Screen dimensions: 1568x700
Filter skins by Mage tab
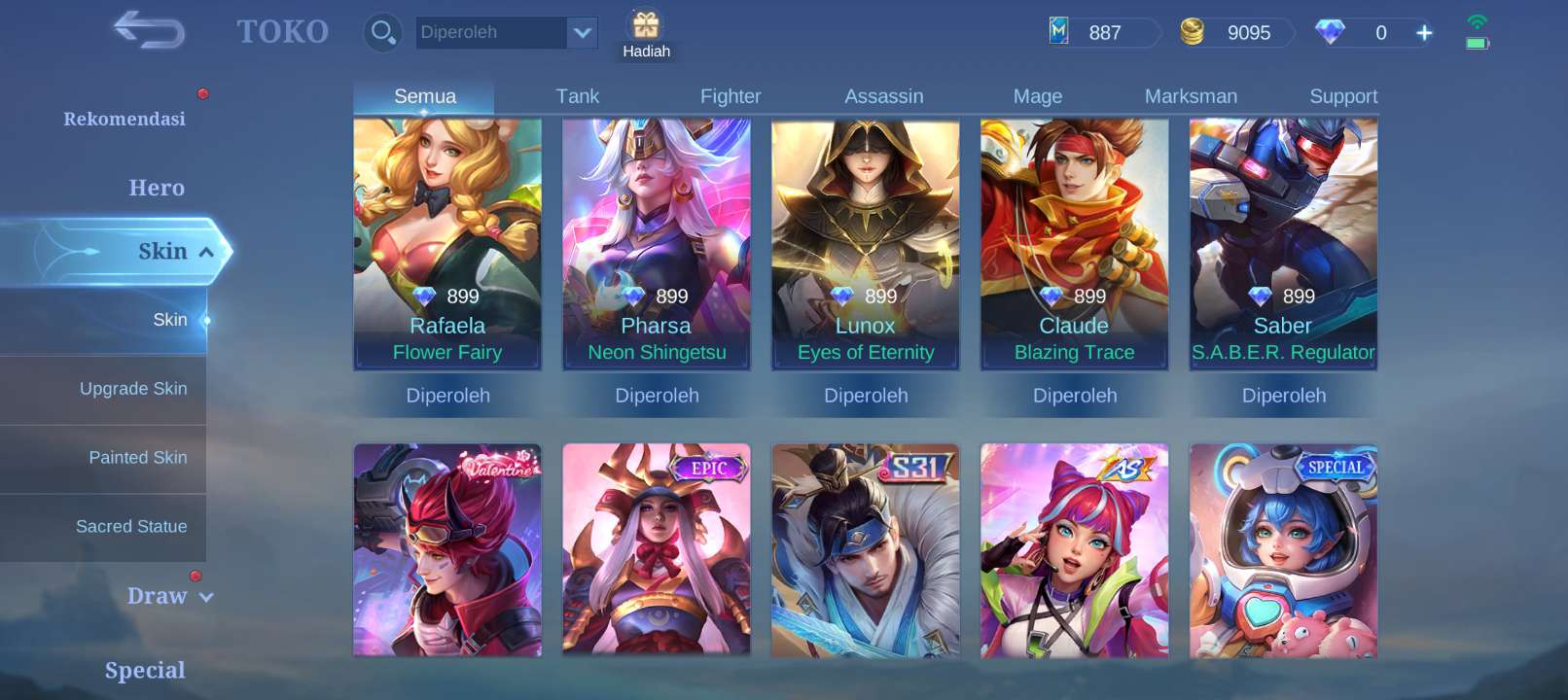1037,96
